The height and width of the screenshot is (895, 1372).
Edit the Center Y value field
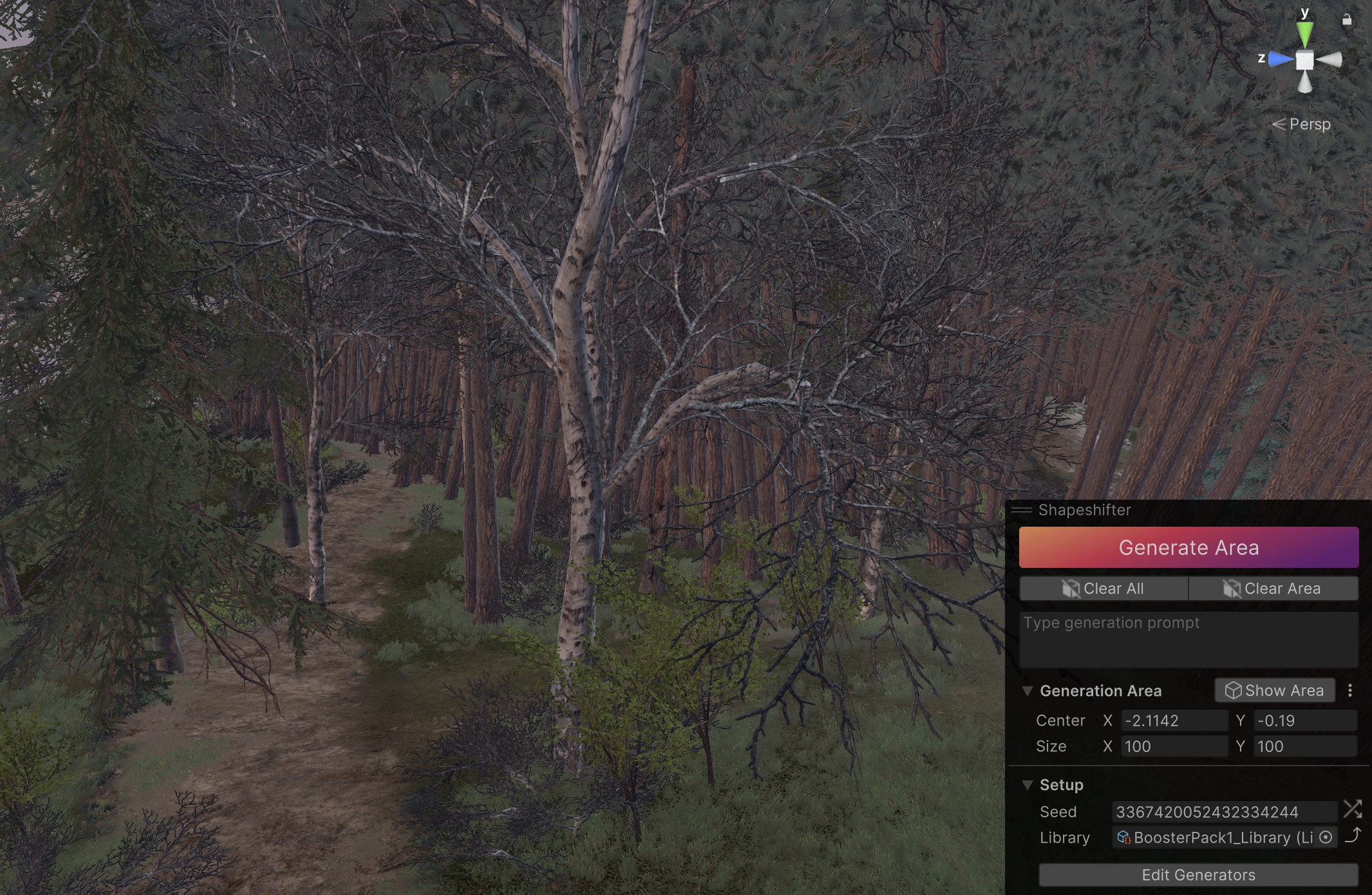1304,721
